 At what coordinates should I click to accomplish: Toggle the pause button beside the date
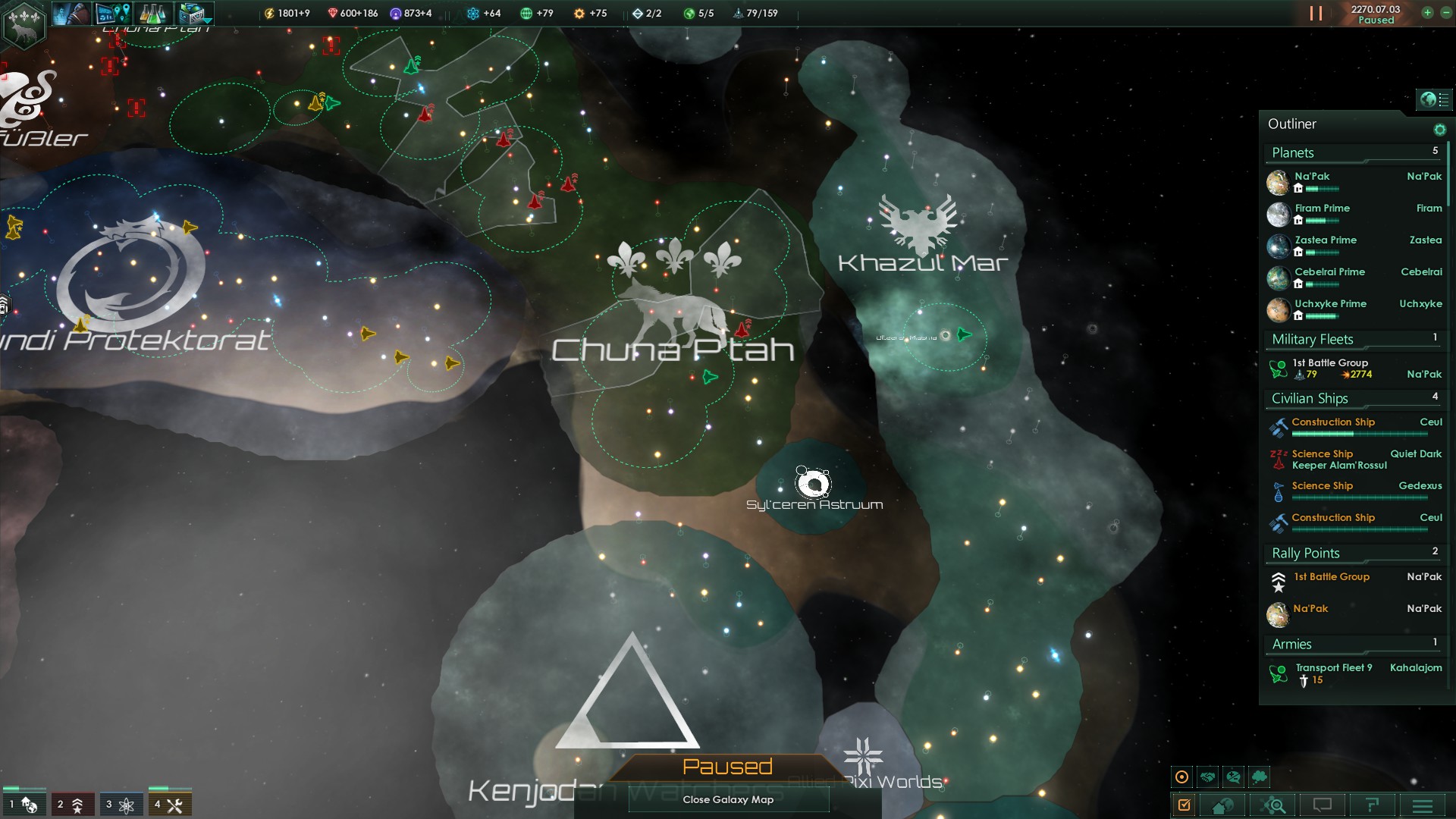(x=1316, y=14)
